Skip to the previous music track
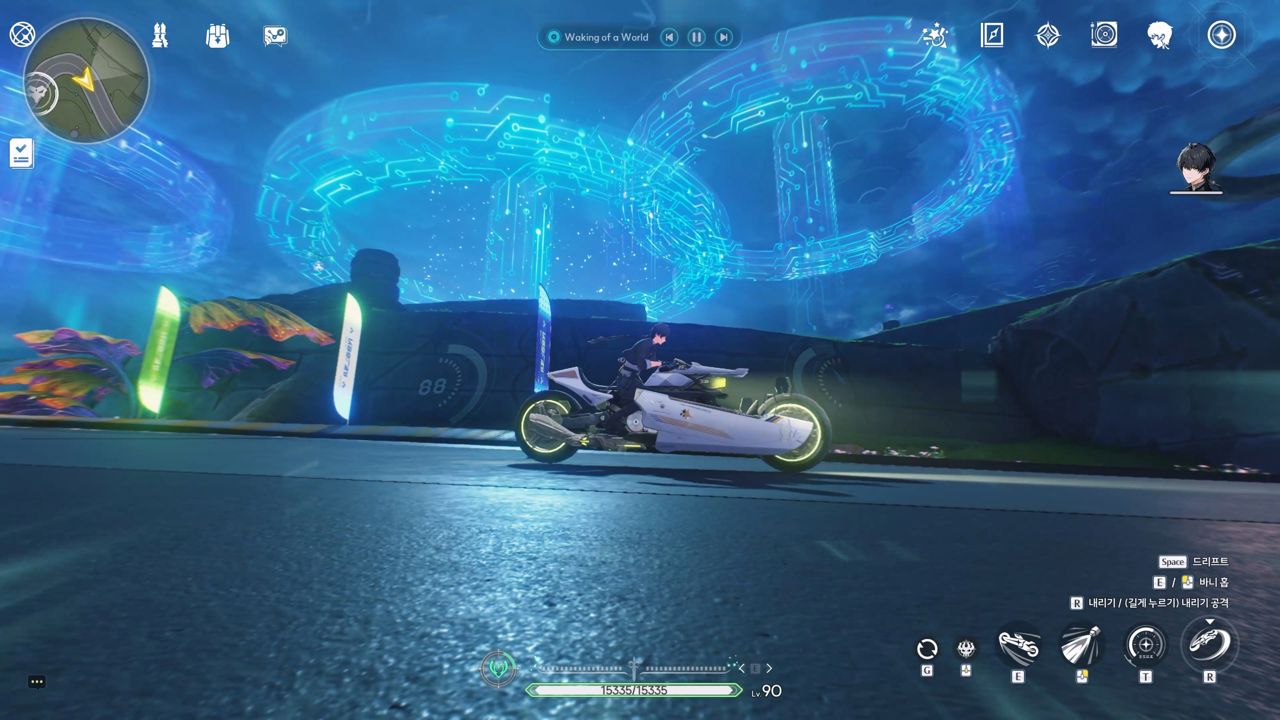This screenshot has height=720, width=1280. pyautogui.click(x=669, y=37)
